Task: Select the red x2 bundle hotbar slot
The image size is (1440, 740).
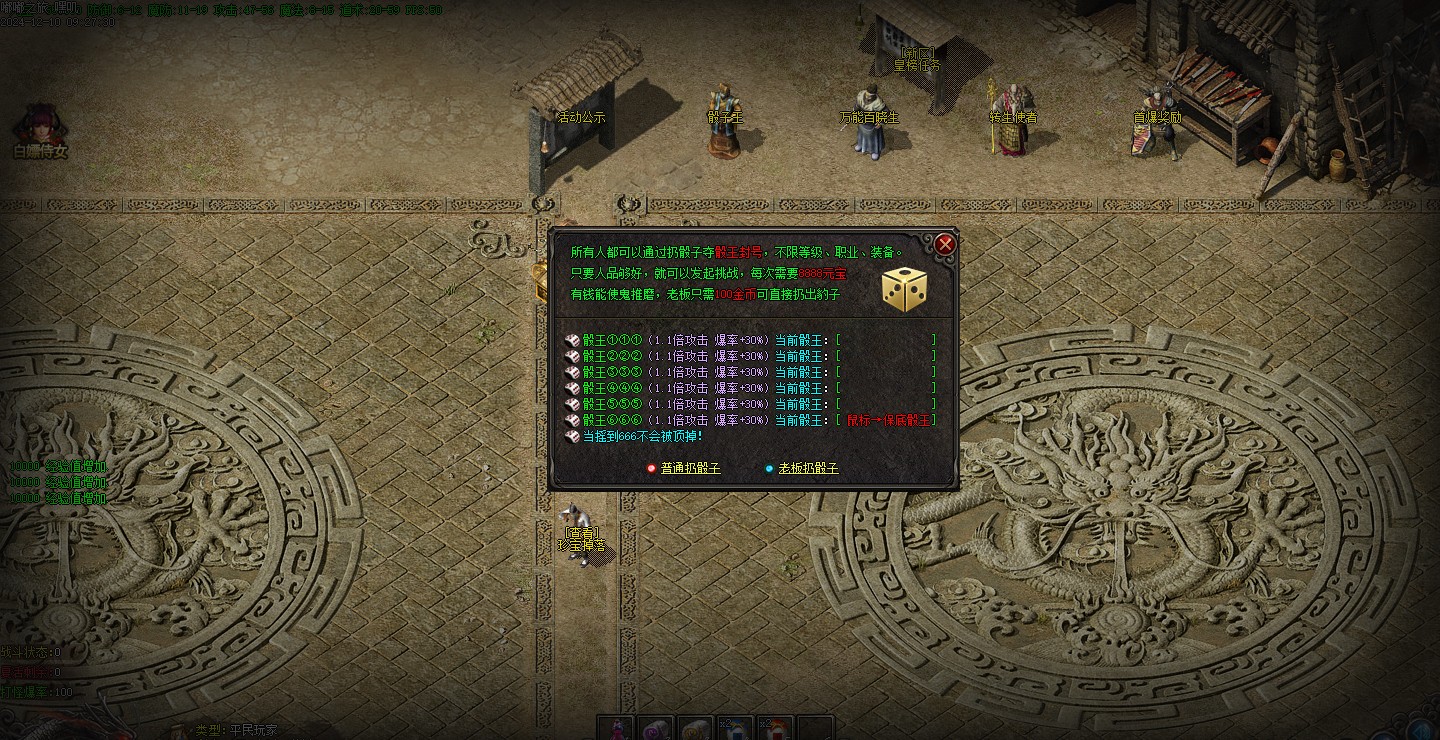Action: click(x=774, y=729)
